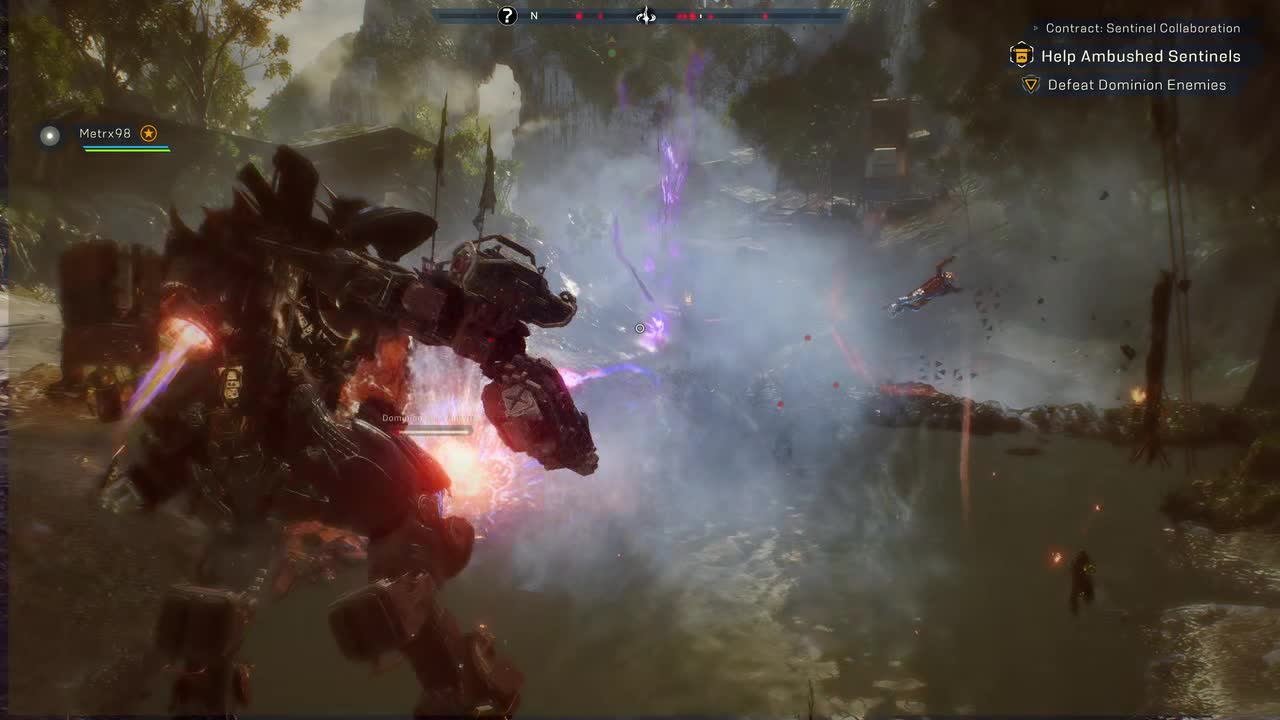The image size is (1280, 720).
Task: Expand the Contract: Sentinel Collaboration chevron
Action: click(1034, 28)
